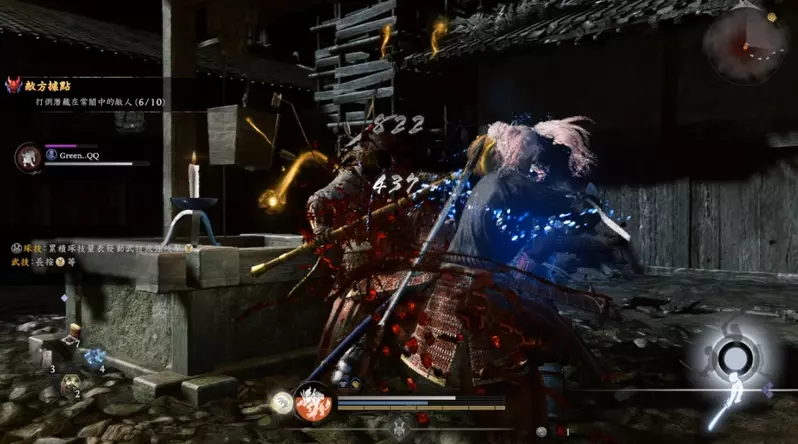Use the round talisman item in slot 2
This screenshot has height=444, width=798.
(70, 383)
